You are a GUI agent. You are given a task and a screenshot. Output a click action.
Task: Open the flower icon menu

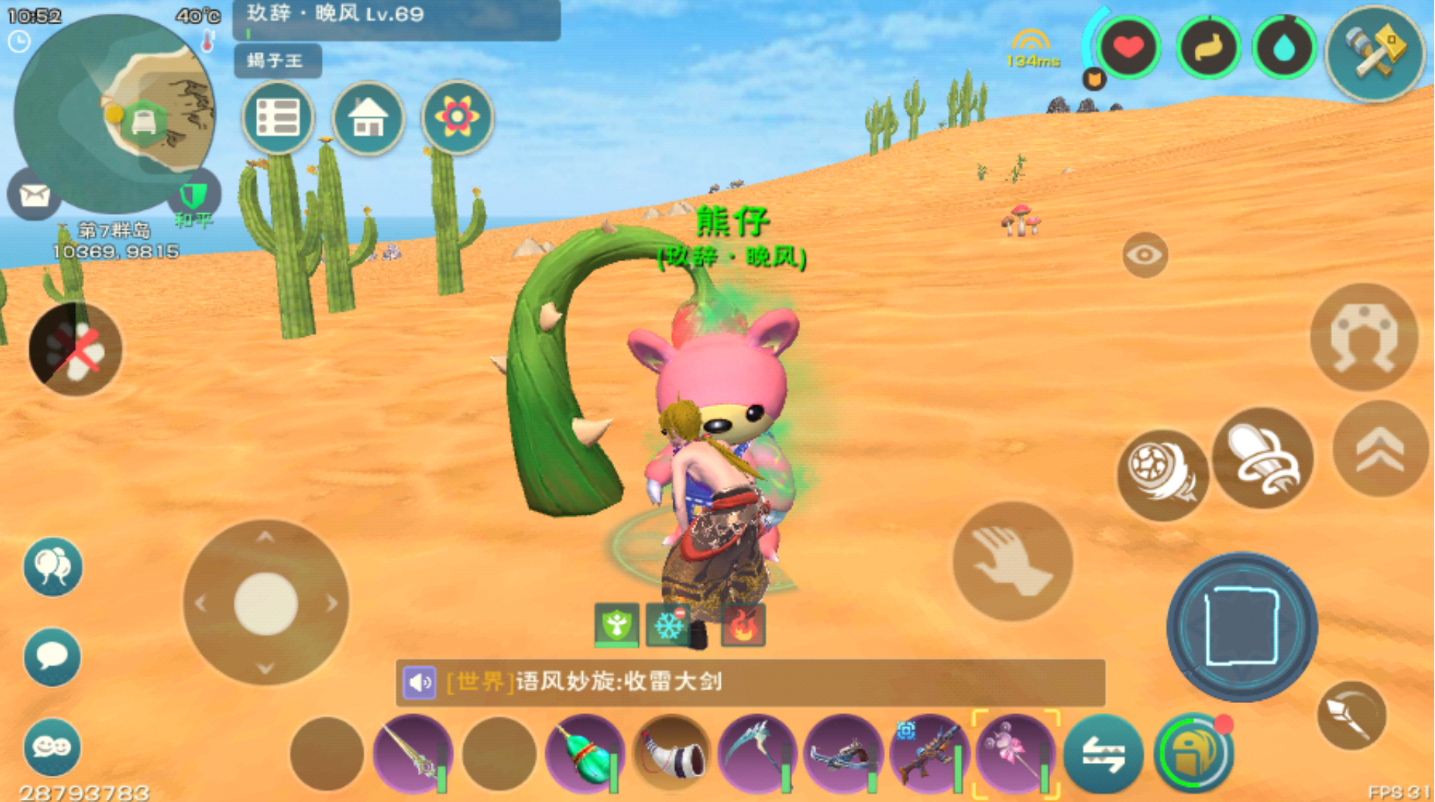tap(457, 118)
